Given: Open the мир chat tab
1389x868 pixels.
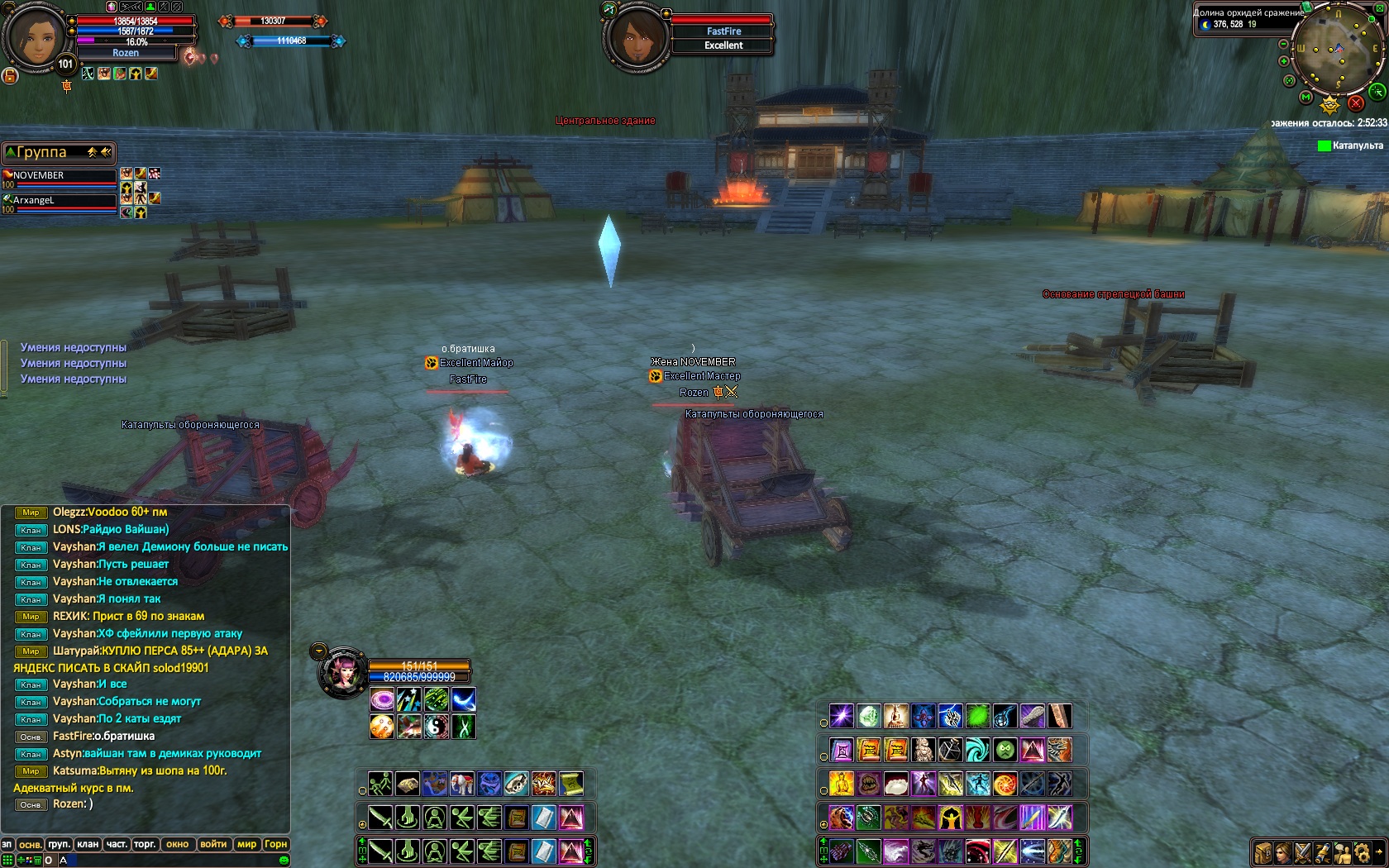Looking at the screenshot, I should tap(246, 844).
